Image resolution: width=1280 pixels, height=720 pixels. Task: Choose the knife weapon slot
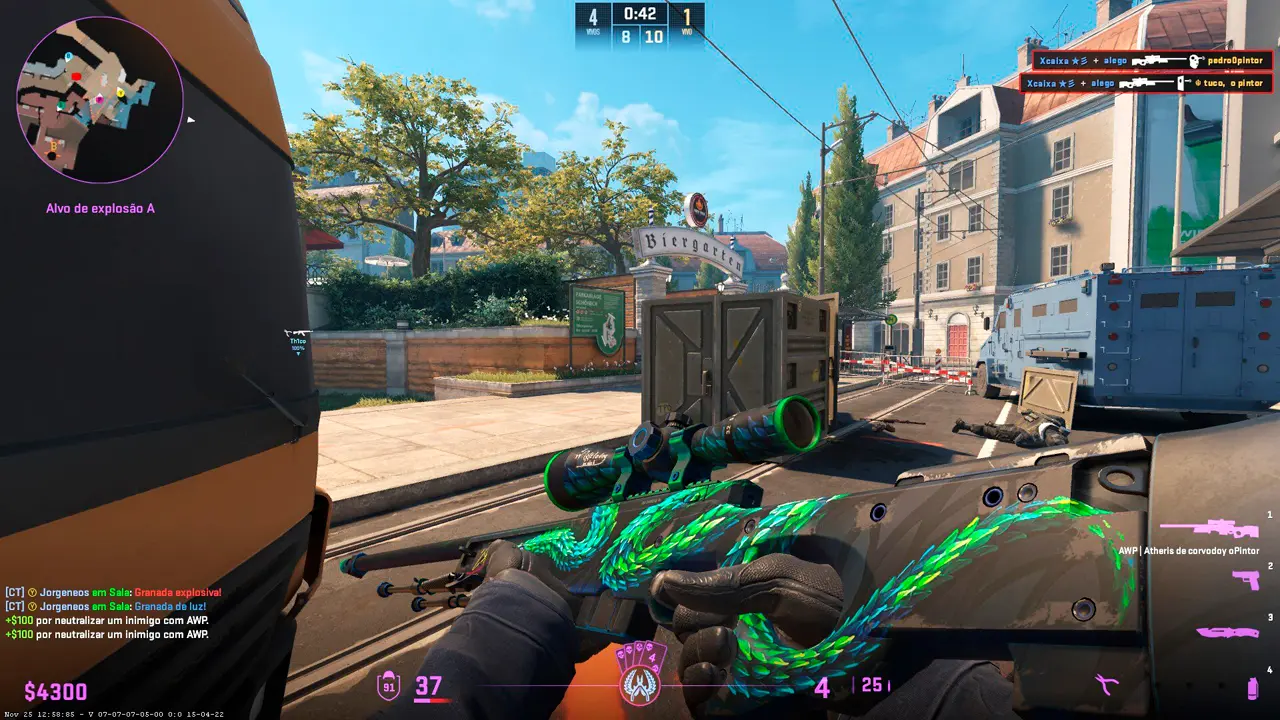click(1226, 632)
